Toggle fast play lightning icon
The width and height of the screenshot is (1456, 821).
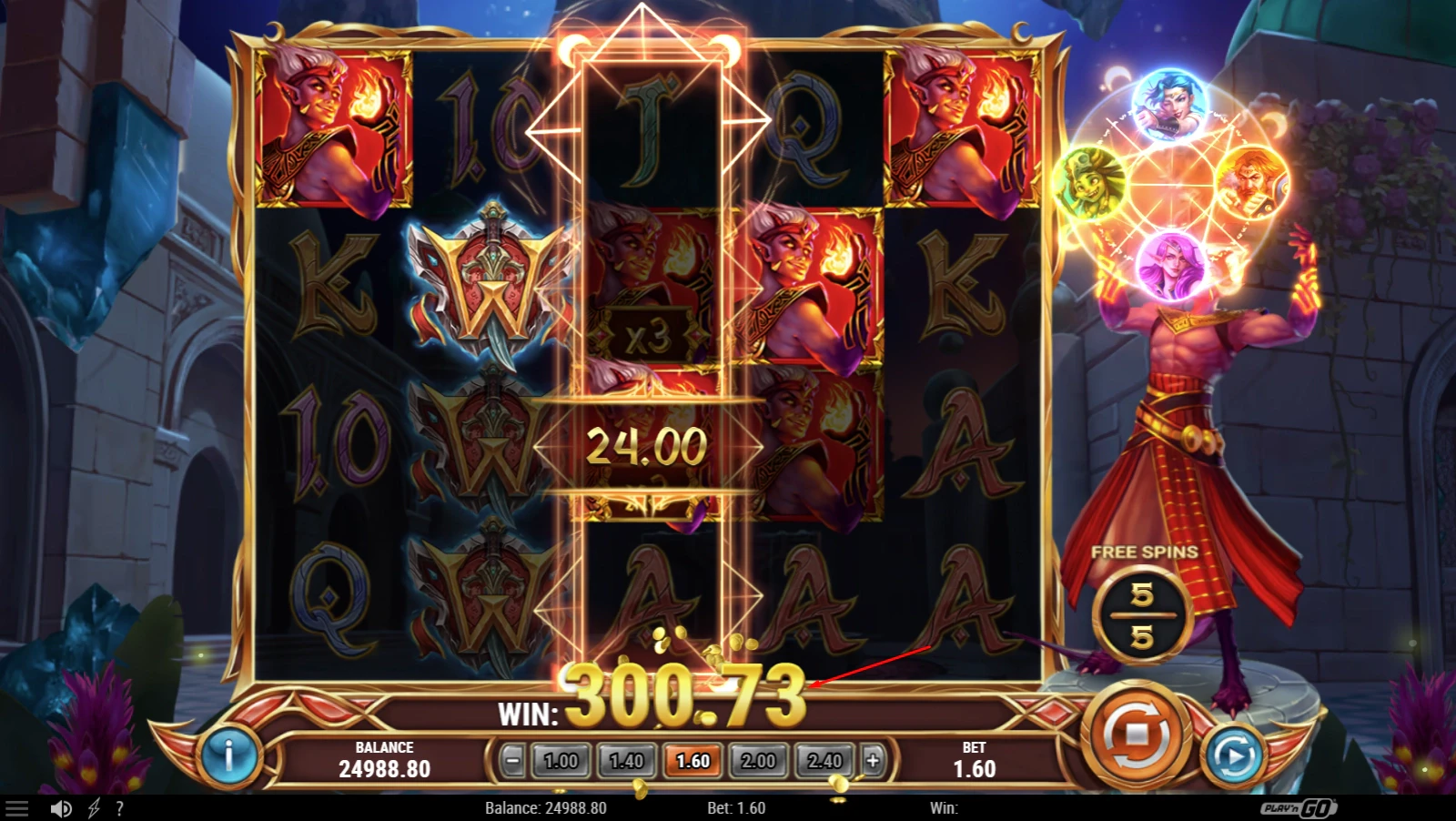[x=94, y=808]
